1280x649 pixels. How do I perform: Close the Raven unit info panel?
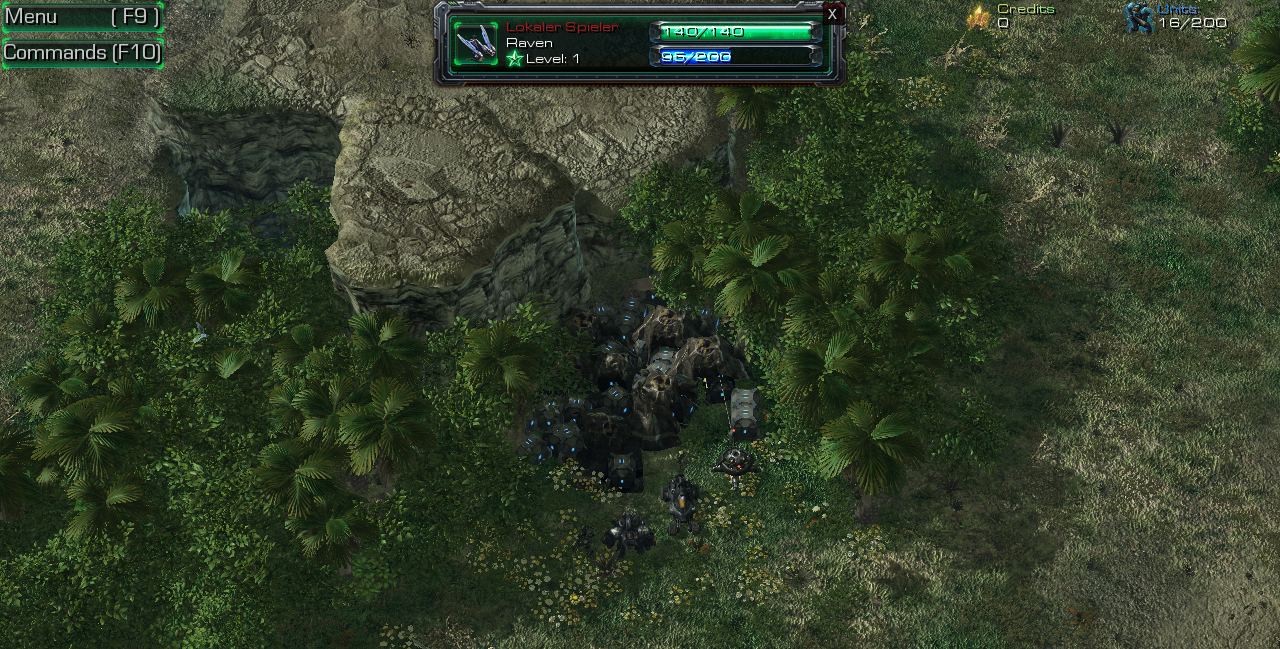click(x=832, y=14)
